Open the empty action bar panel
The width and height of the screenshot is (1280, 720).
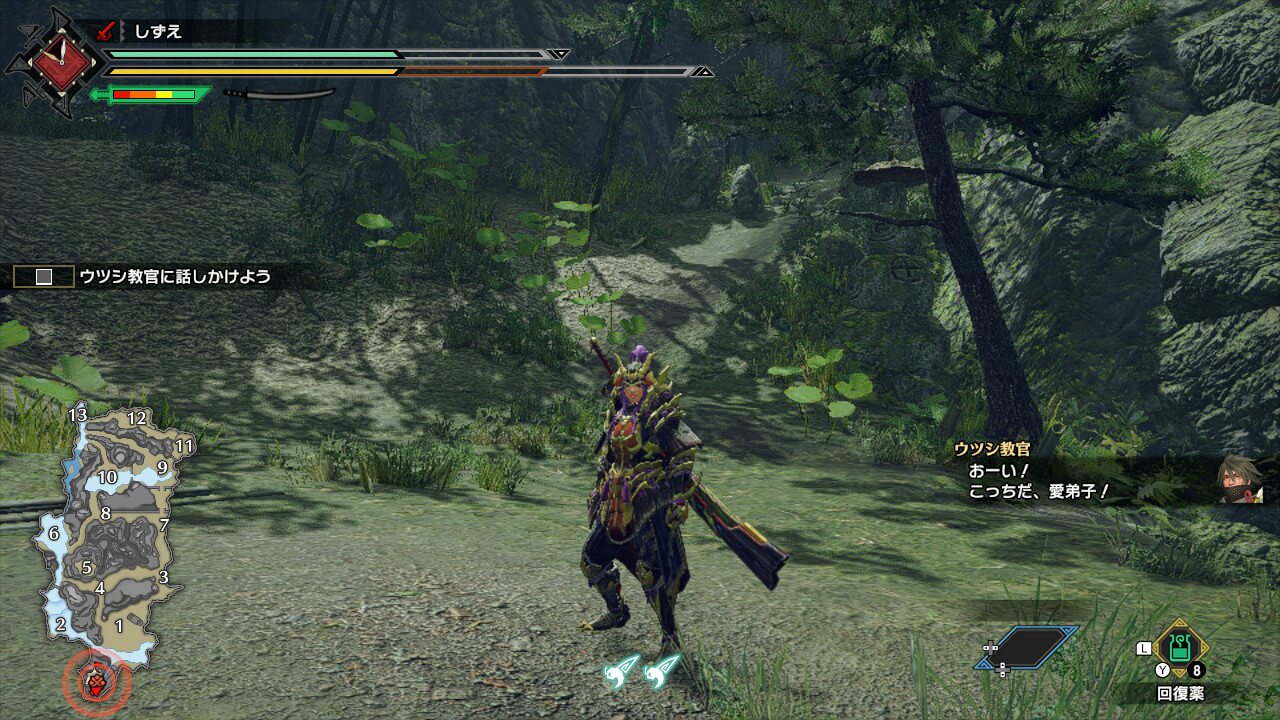click(x=1030, y=647)
